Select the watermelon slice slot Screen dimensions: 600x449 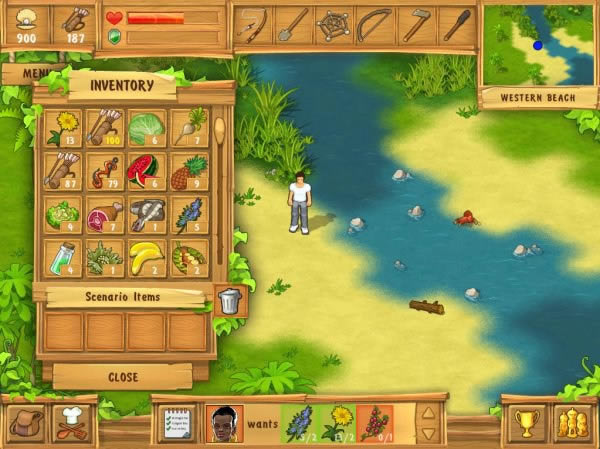click(x=147, y=170)
